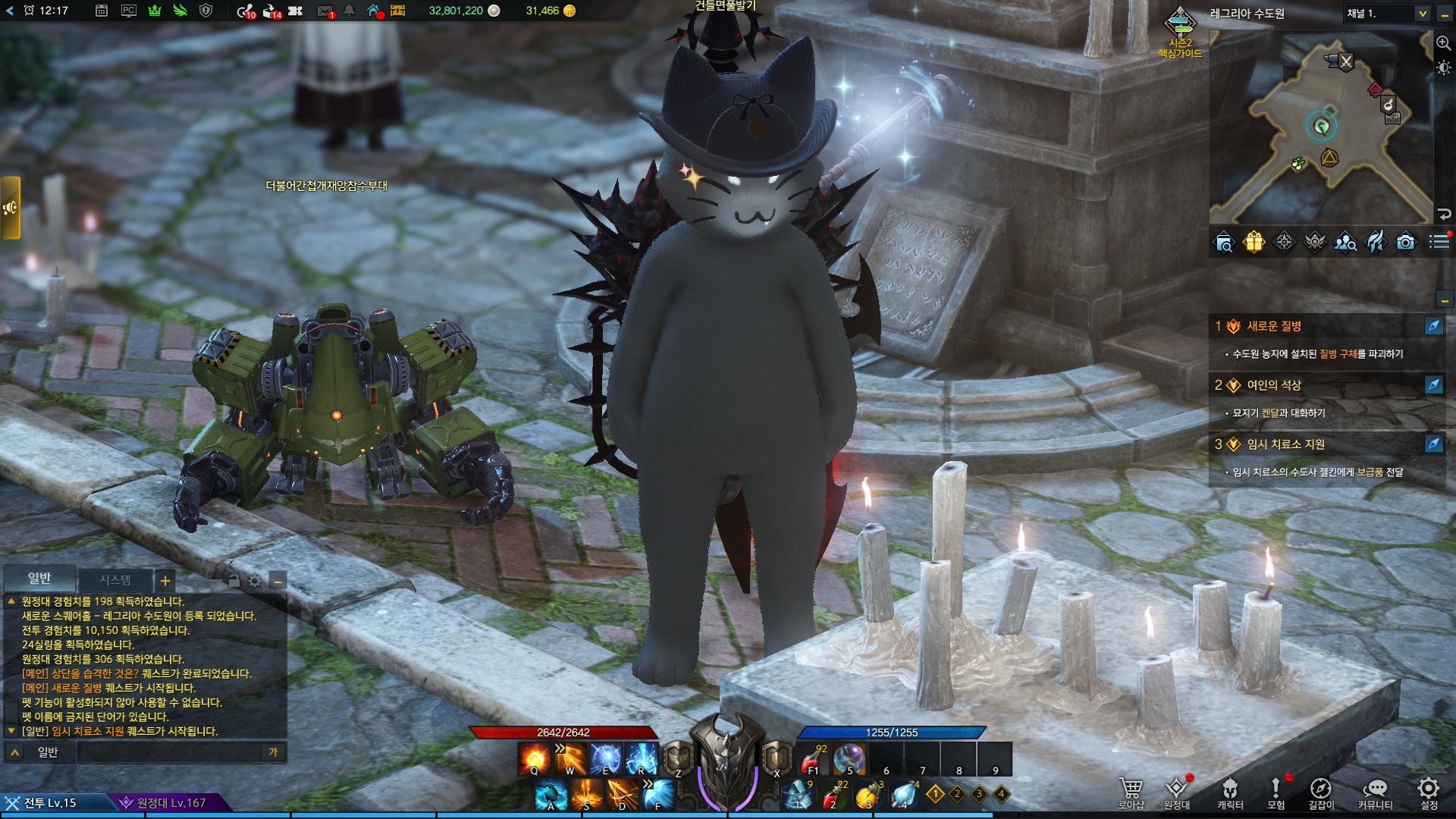Open the mail envelope icon

325,11
